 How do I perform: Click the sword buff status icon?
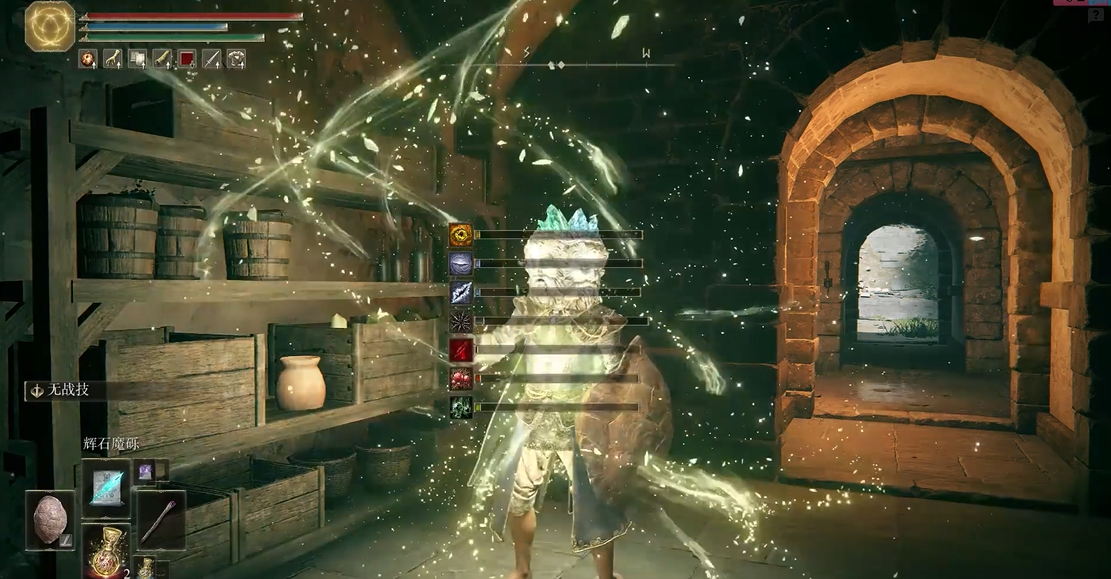click(x=212, y=59)
